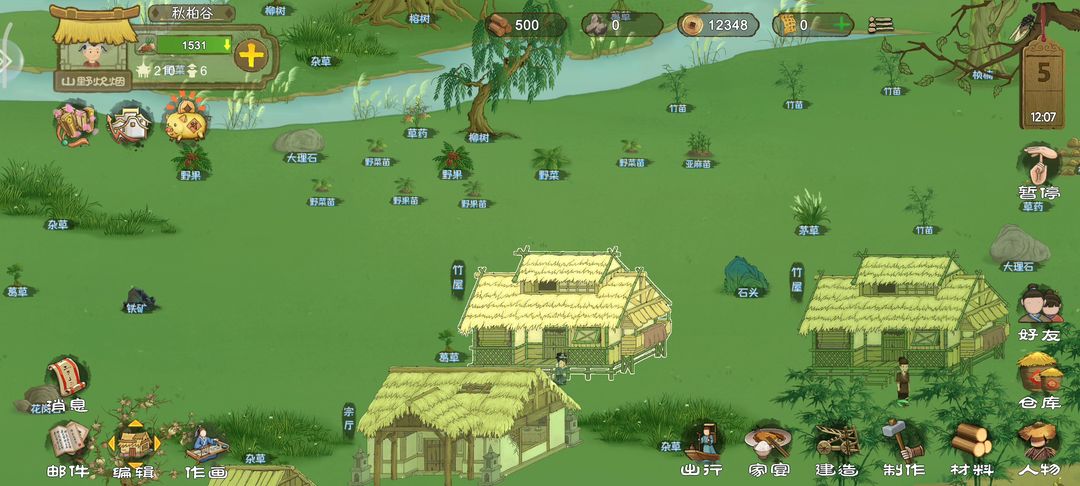Screen dimensions: 1080x486
Task: Open the 家宴 family feast menu
Action: coord(768,443)
